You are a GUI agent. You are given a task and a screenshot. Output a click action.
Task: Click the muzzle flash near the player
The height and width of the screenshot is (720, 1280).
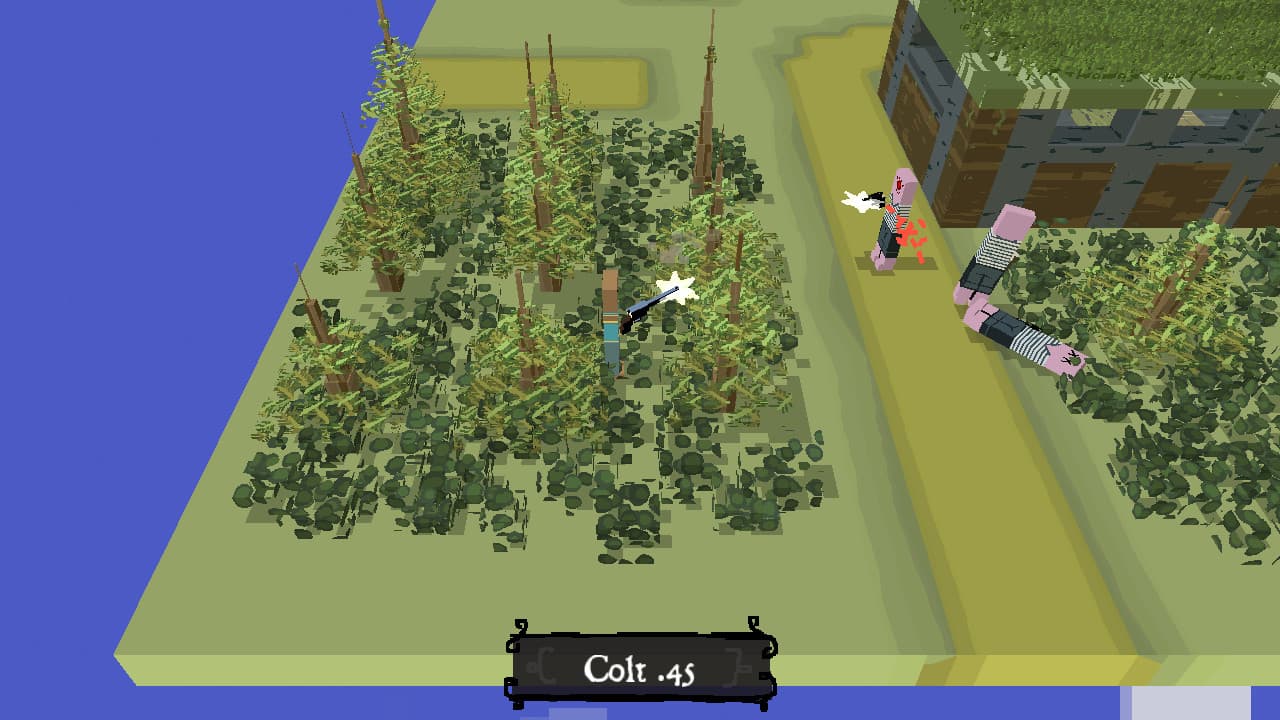pos(676,288)
